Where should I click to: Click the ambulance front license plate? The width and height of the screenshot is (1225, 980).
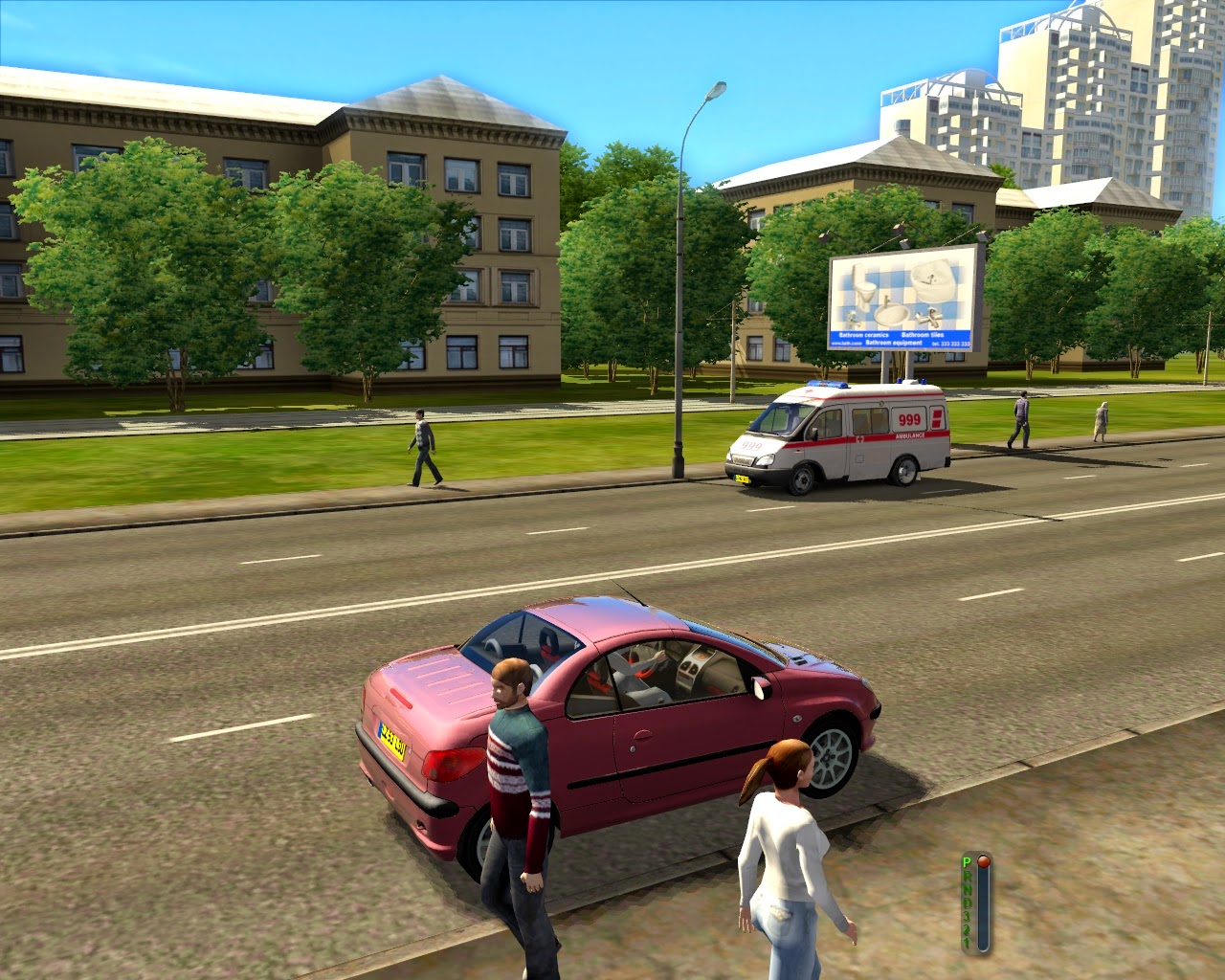point(744,479)
